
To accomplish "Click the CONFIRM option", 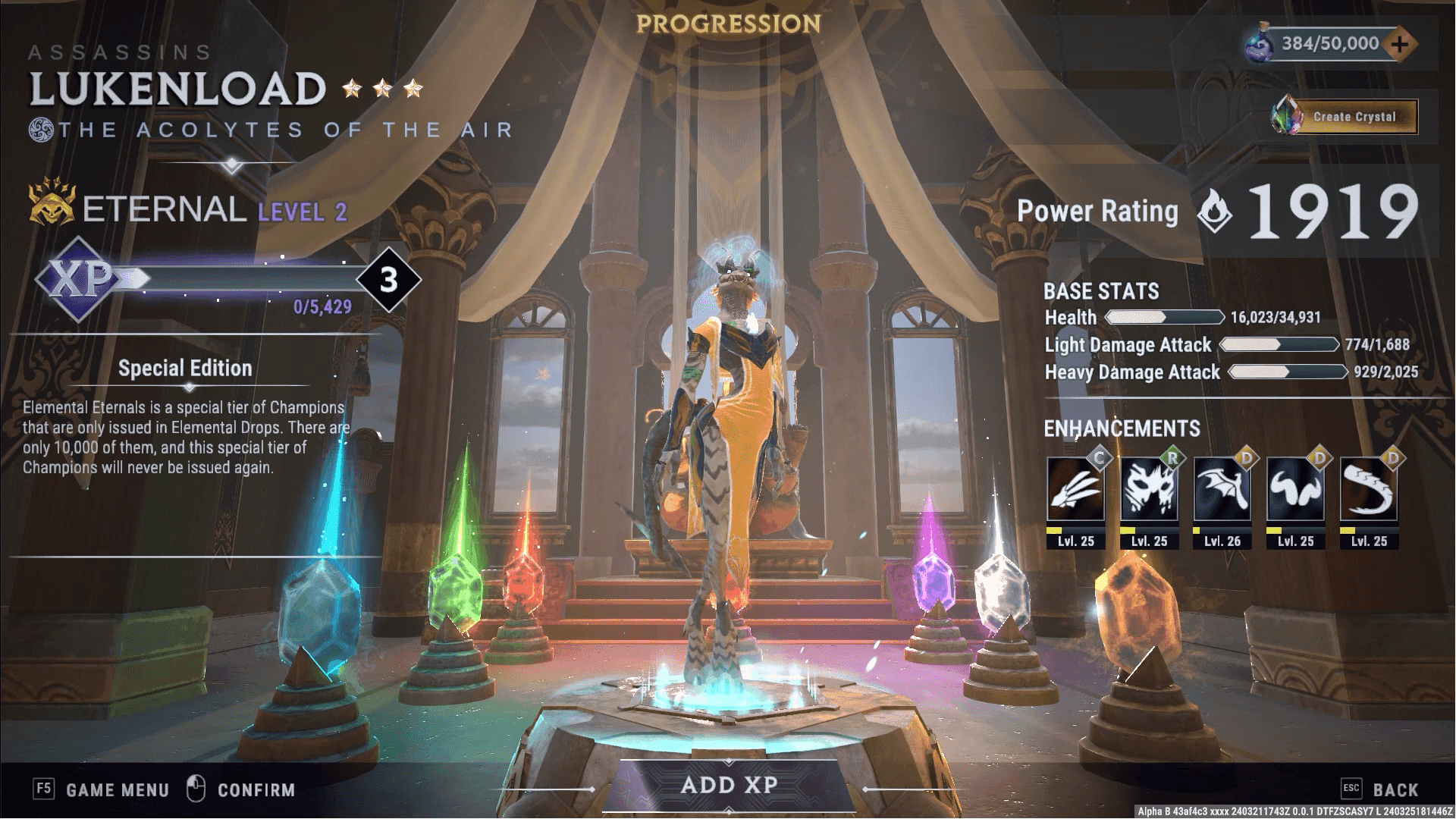I will point(256,790).
